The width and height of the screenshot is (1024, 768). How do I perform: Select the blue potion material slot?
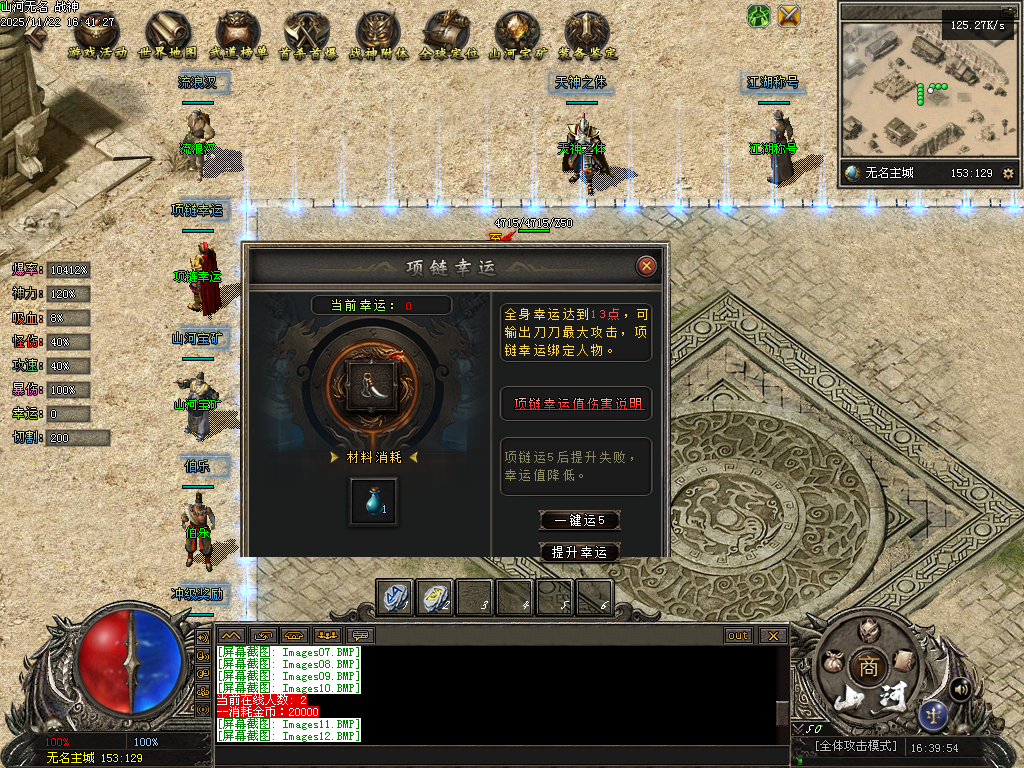pyautogui.click(x=373, y=501)
